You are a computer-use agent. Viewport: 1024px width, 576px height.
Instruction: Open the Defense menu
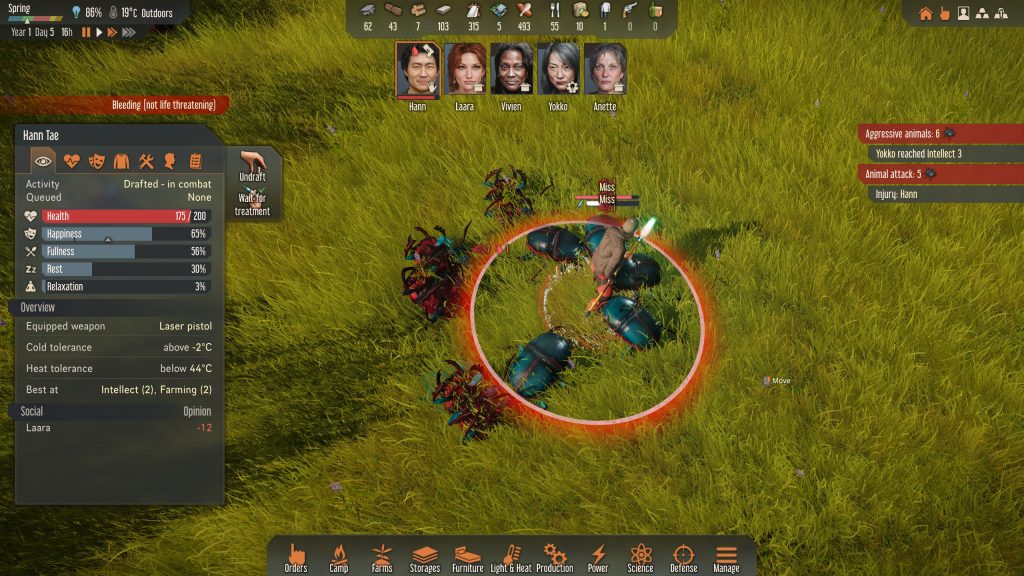click(x=684, y=557)
